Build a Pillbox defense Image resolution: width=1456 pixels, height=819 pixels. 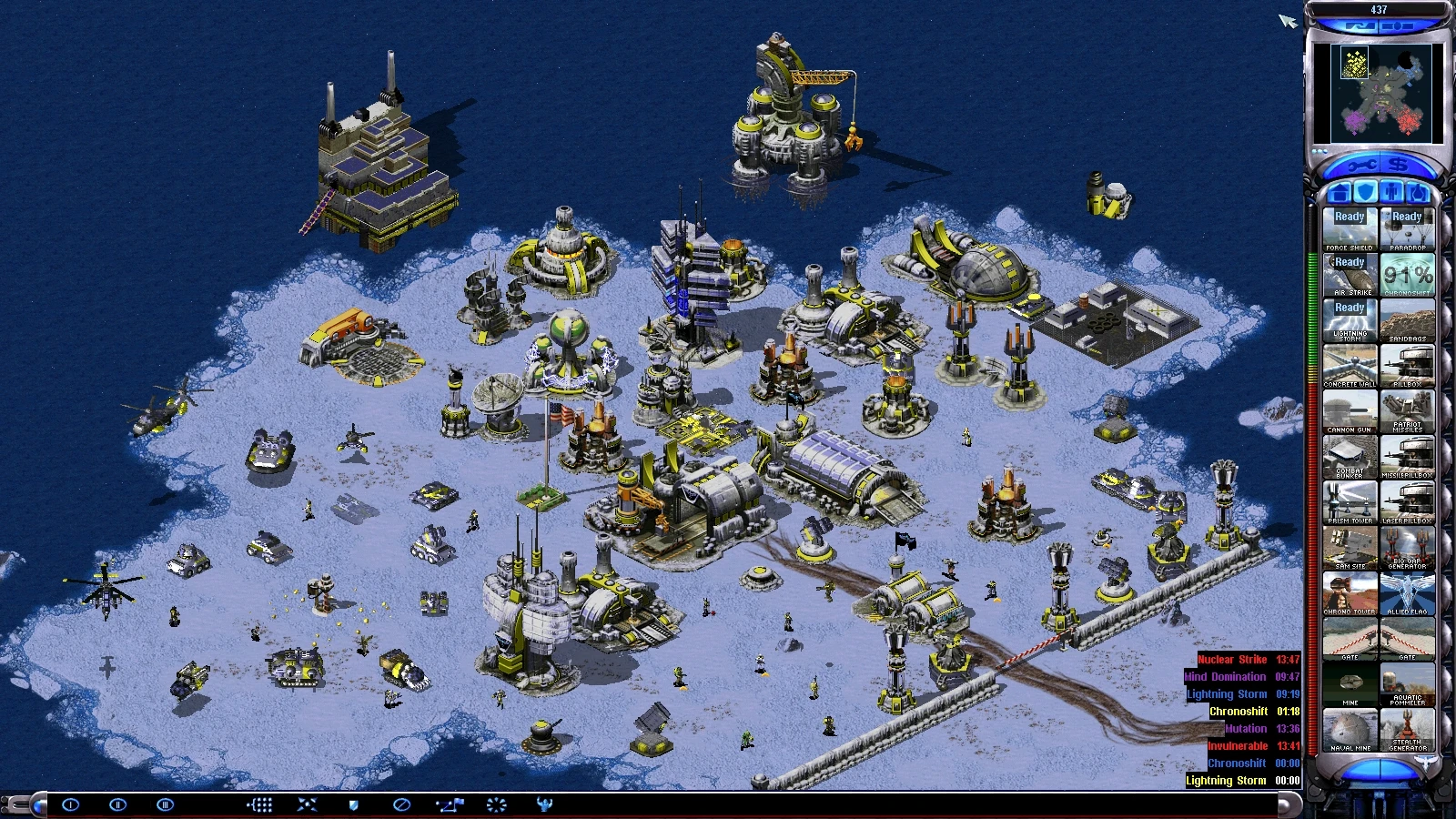tap(1407, 366)
